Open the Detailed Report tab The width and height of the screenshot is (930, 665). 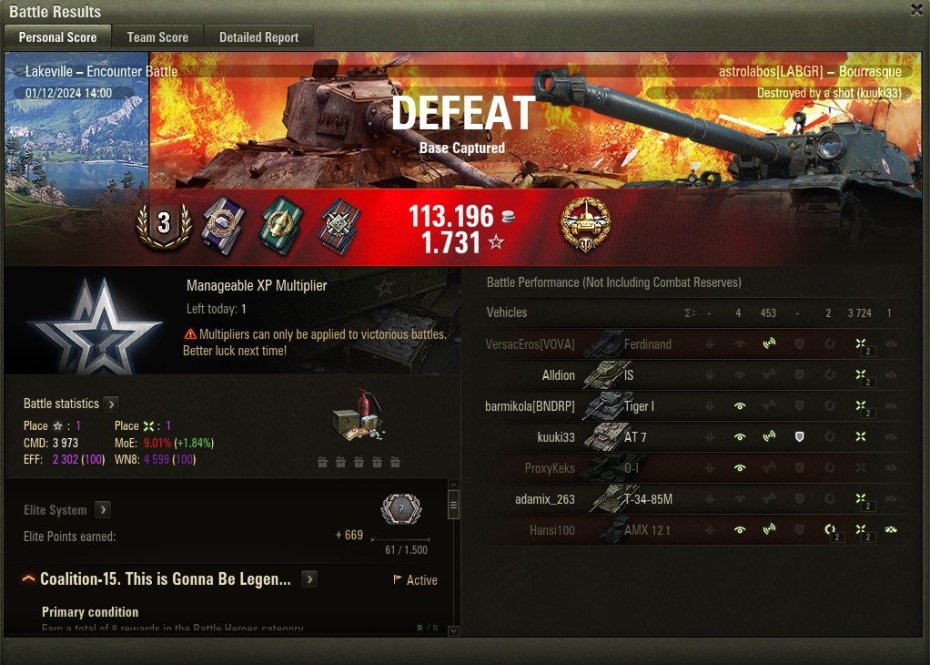point(259,37)
